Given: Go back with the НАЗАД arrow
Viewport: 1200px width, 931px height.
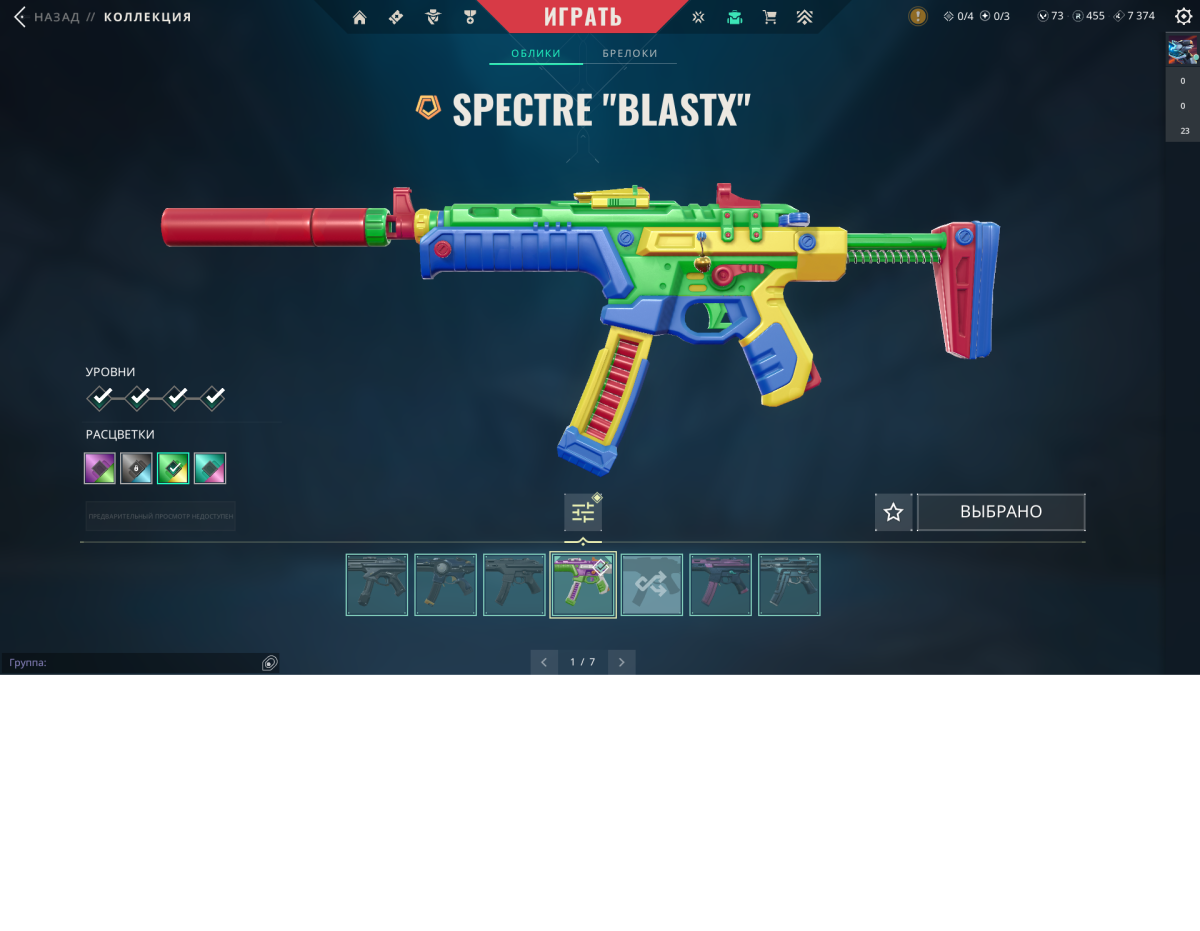Looking at the screenshot, I should (20, 17).
